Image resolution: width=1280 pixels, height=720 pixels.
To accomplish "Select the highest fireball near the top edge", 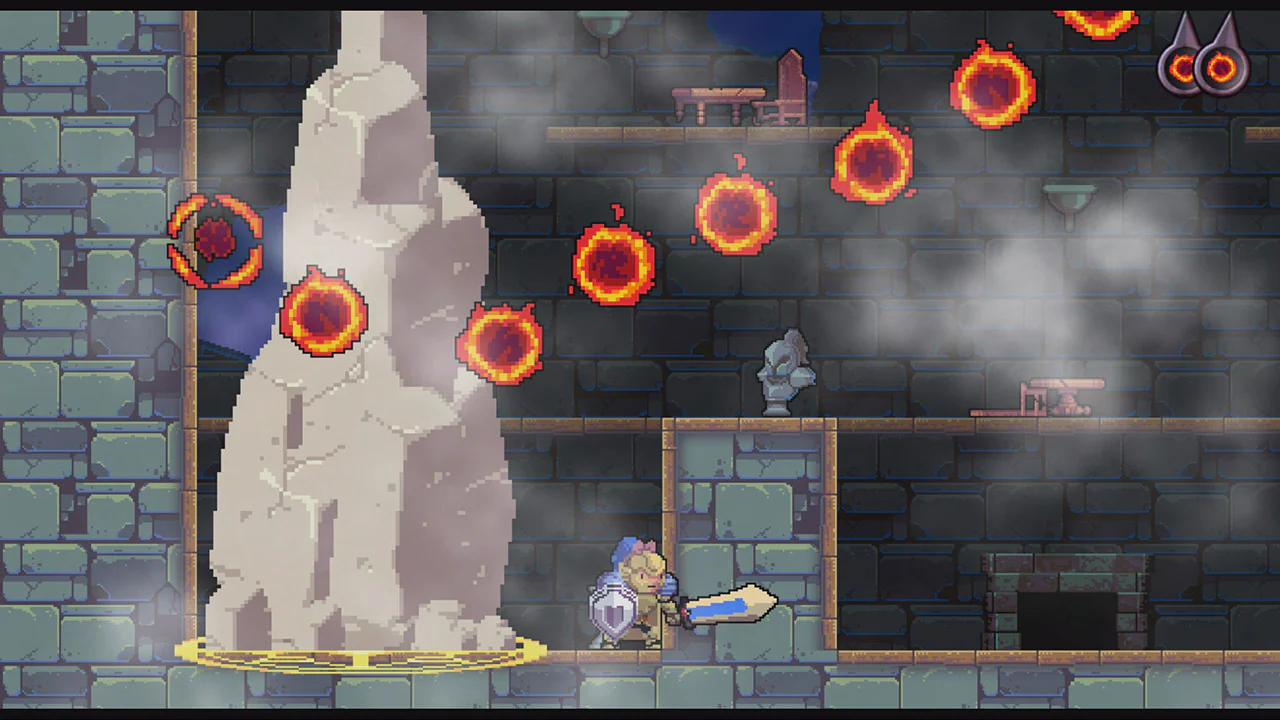I will click(x=1095, y=22).
